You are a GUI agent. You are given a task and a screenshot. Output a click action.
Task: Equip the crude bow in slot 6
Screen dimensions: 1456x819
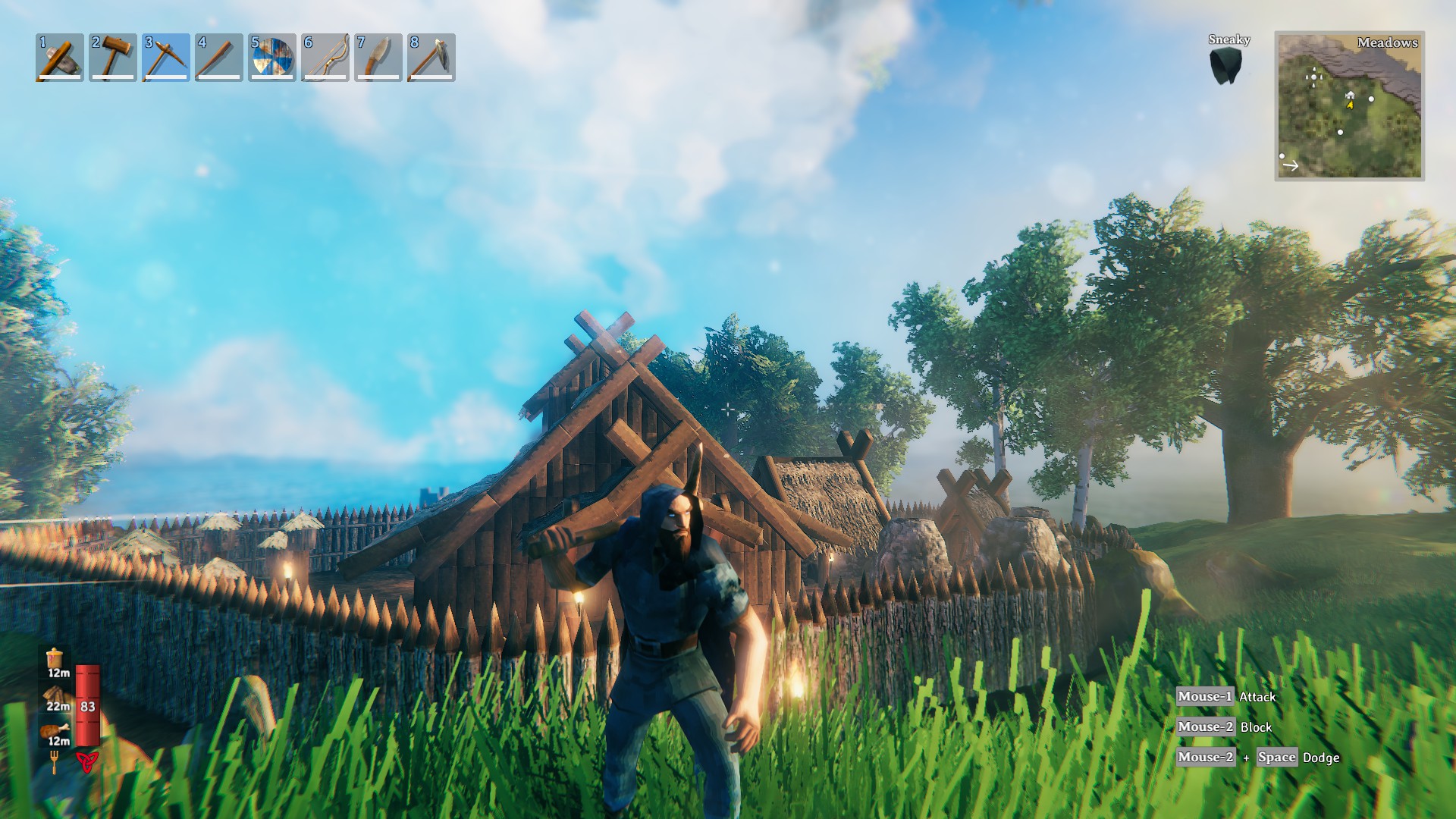point(325,58)
